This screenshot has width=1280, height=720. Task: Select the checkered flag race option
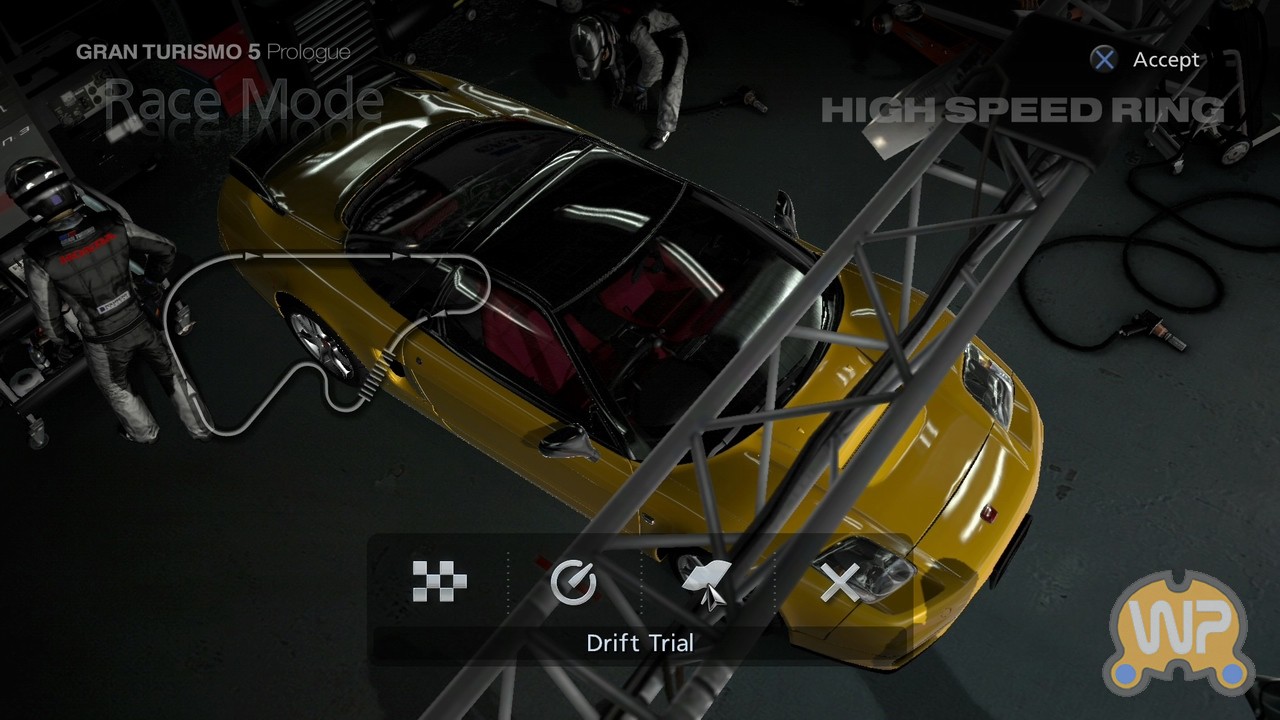[x=439, y=581]
